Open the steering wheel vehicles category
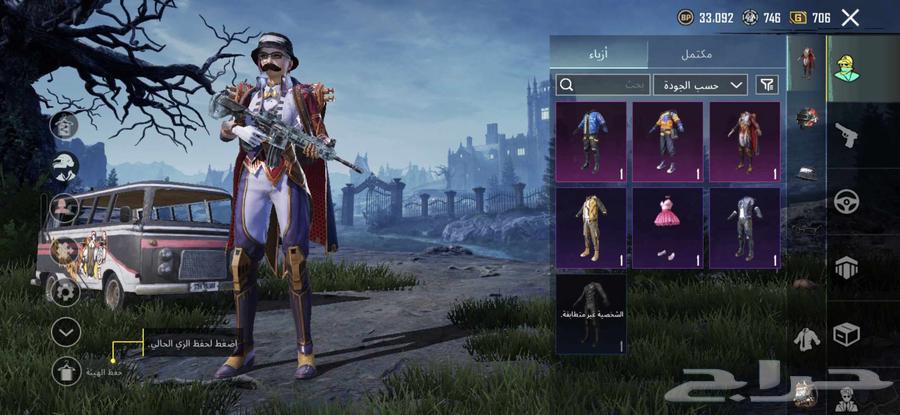Viewport: 900px width, 415px height. [846, 201]
